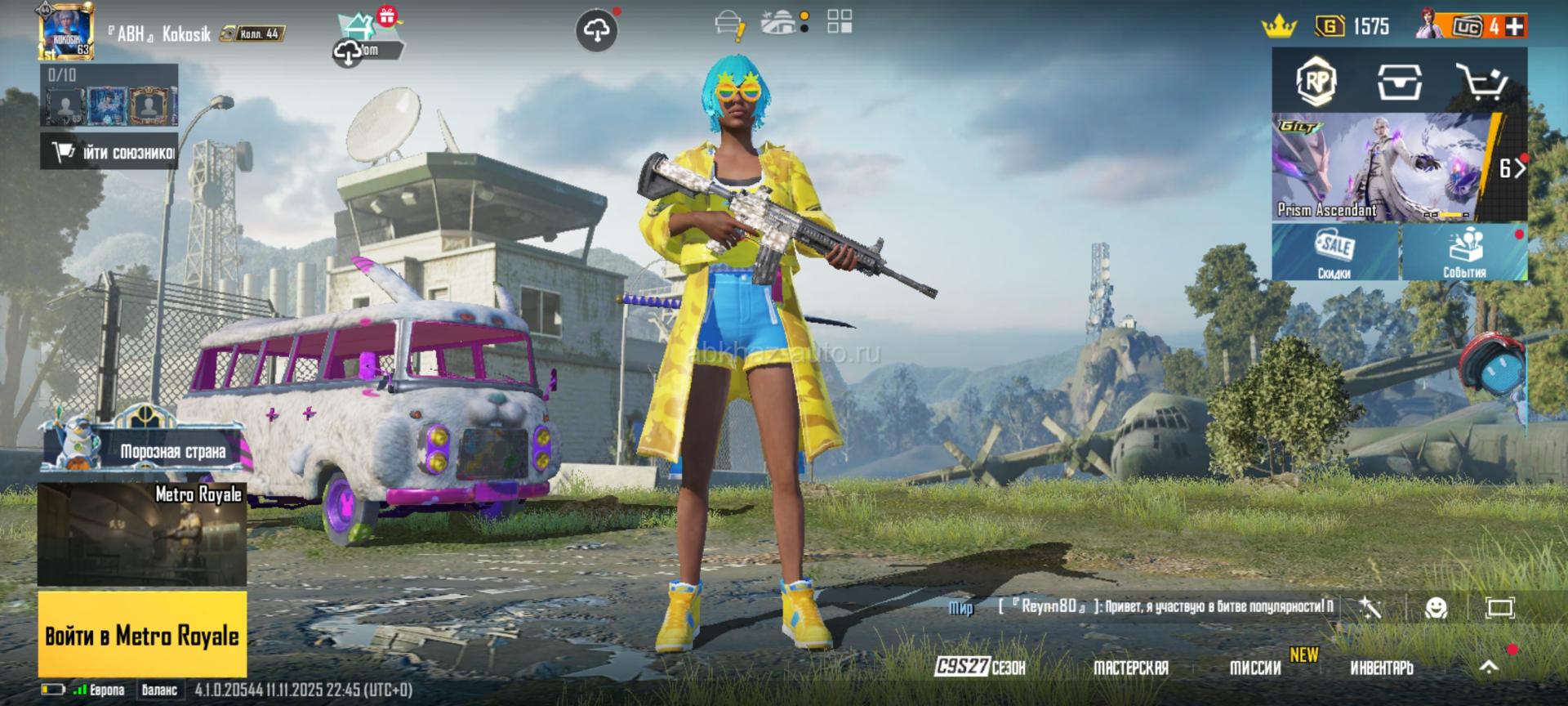Viewport: 1568px width, 706px height.
Task: Open the shop cart icon
Action: click(x=1481, y=81)
